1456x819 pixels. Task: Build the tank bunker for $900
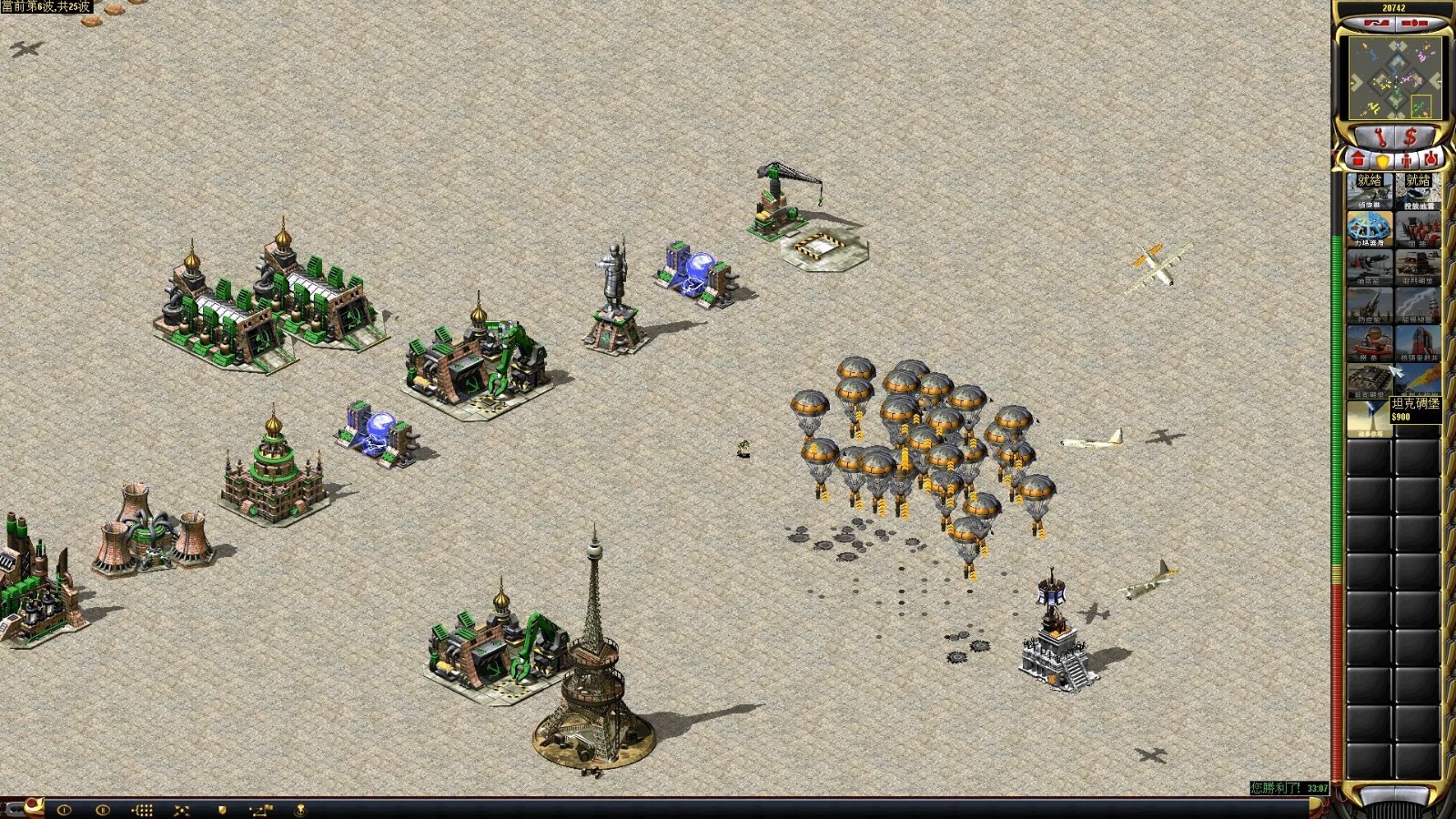(x=1370, y=381)
